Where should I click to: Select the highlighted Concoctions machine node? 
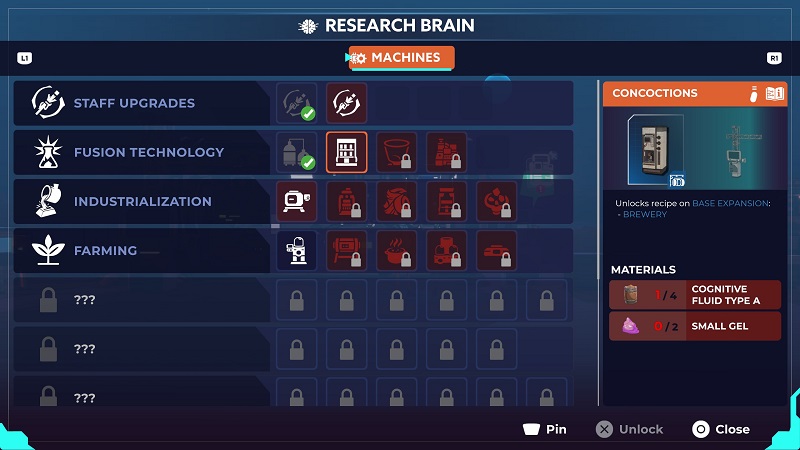[x=346, y=152]
